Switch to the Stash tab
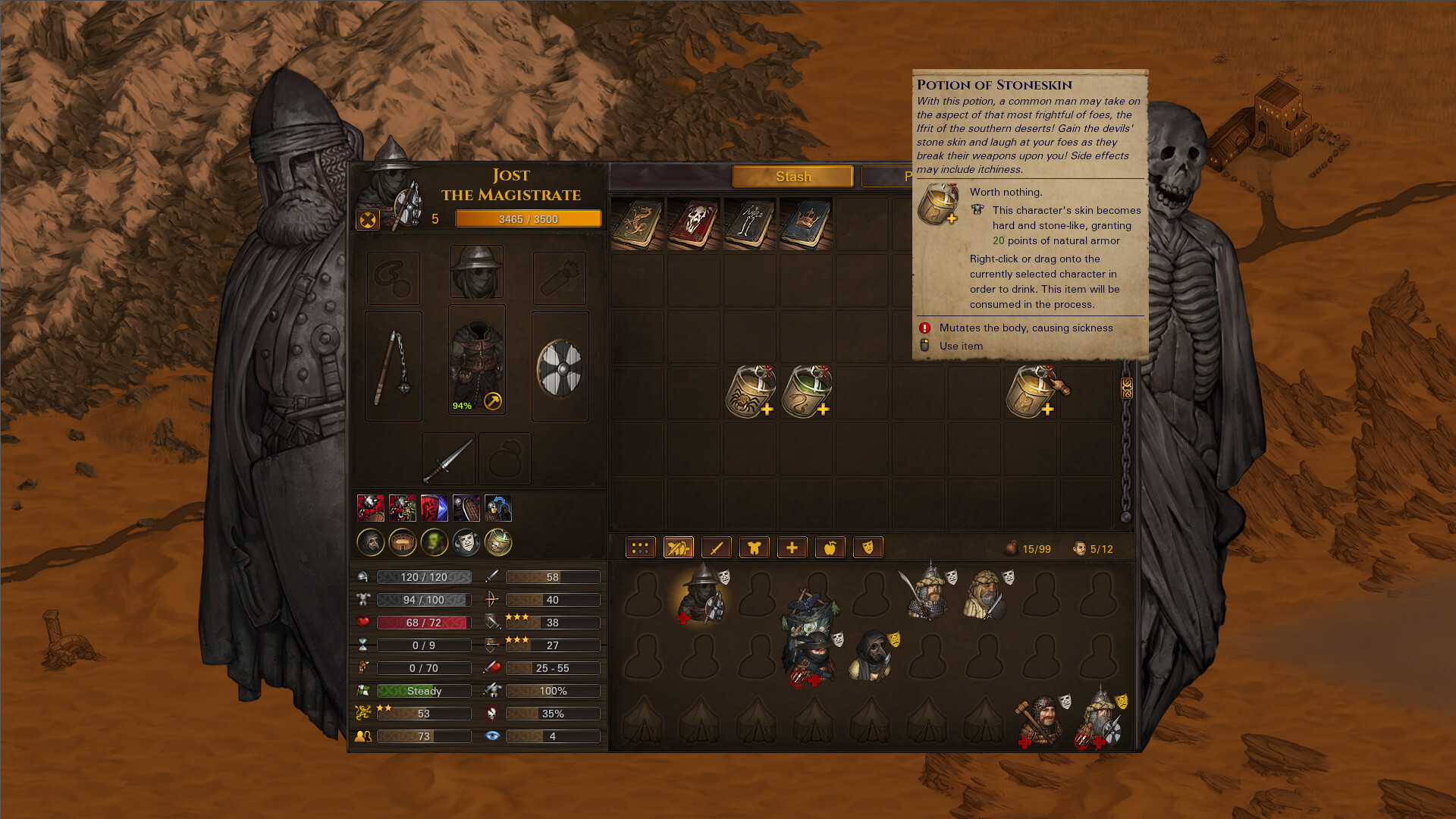This screenshot has width=1456, height=819. click(x=793, y=176)
